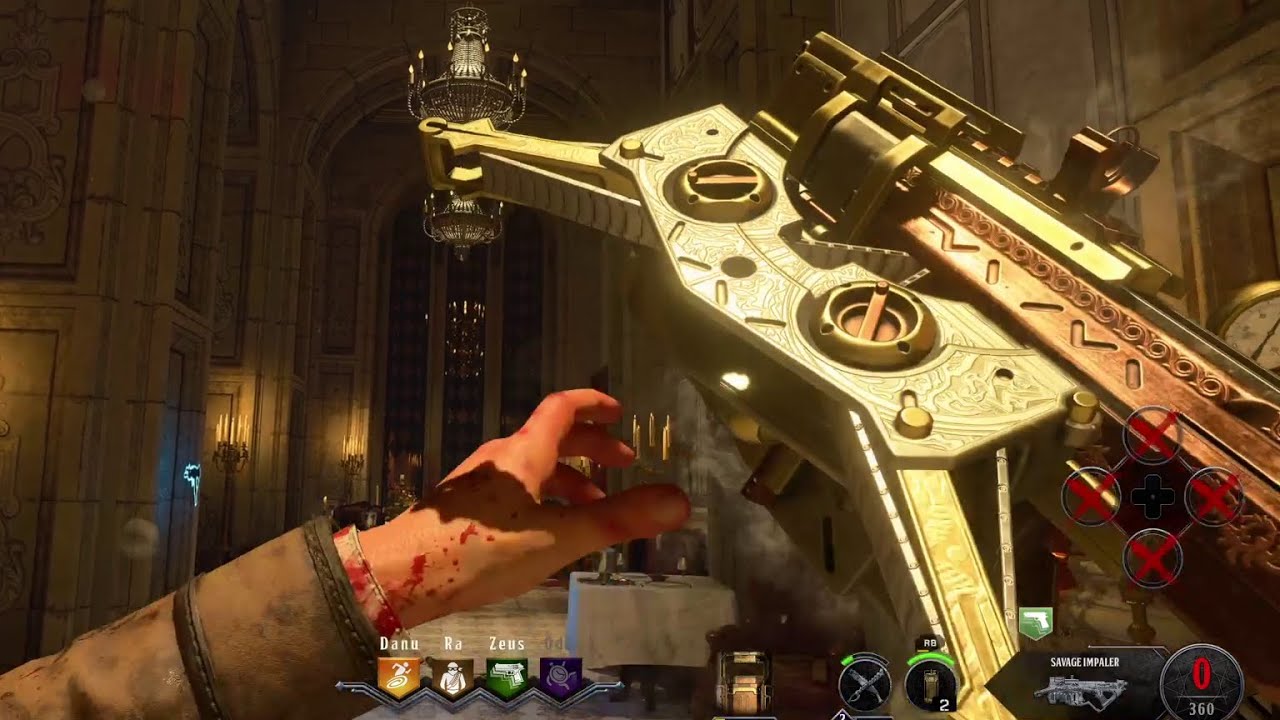Select the green Zeus pistol perk icon
The height and width of the screenshot is (720, 1280).
pos(507,676)
